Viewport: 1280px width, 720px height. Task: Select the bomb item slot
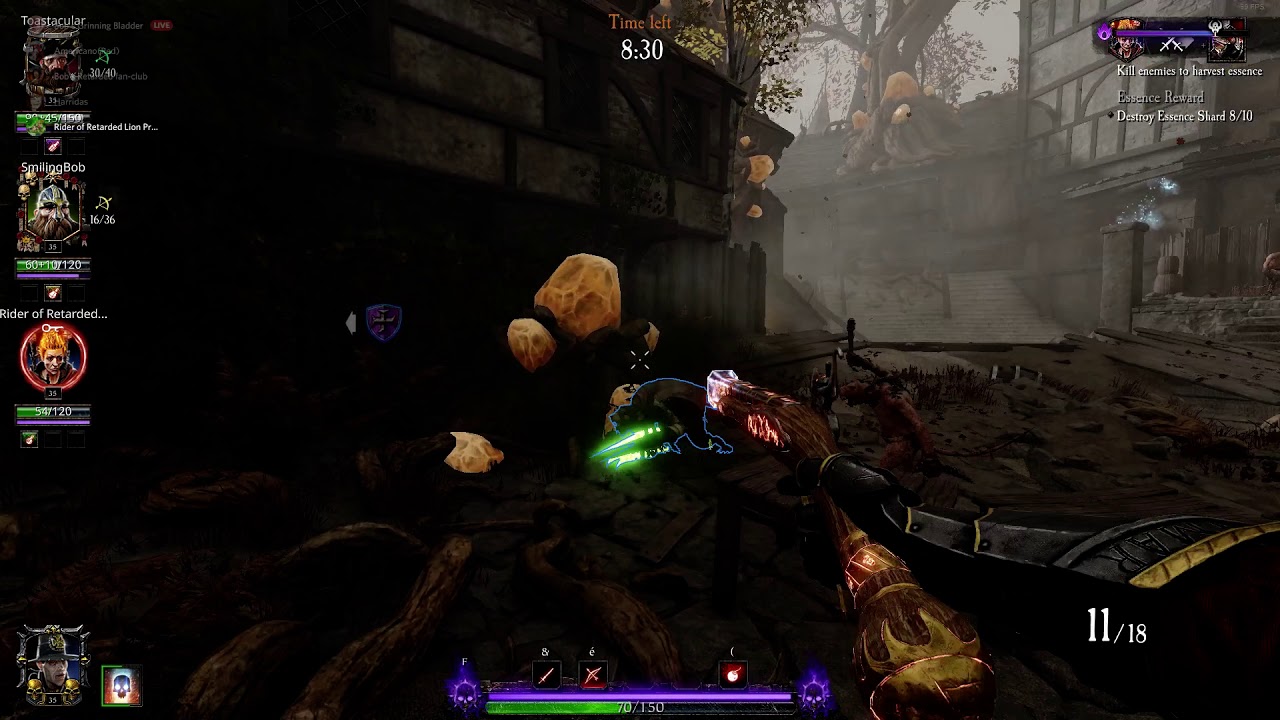733,676
